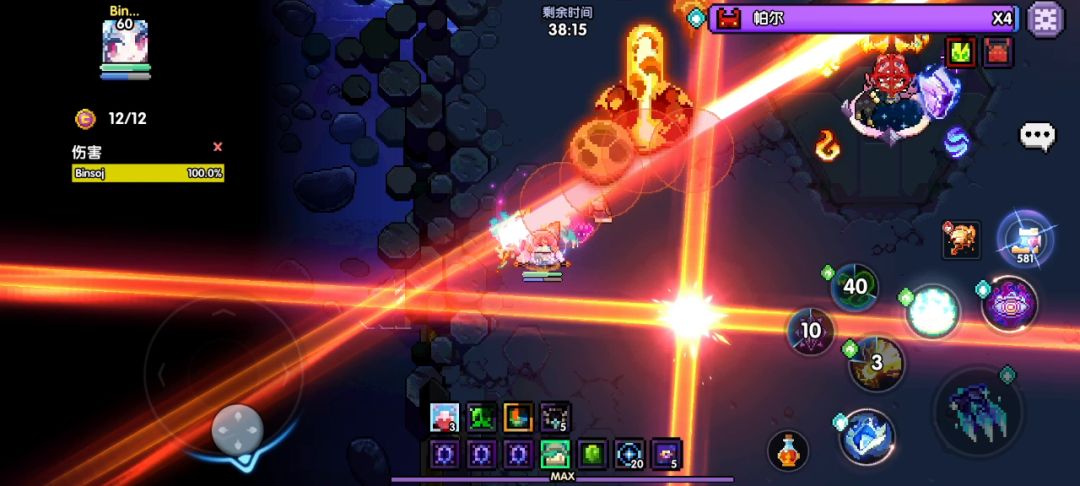
Task: Tap the skill showing cooldown 10
Action: pyautogui.click(x=811, y=331)
